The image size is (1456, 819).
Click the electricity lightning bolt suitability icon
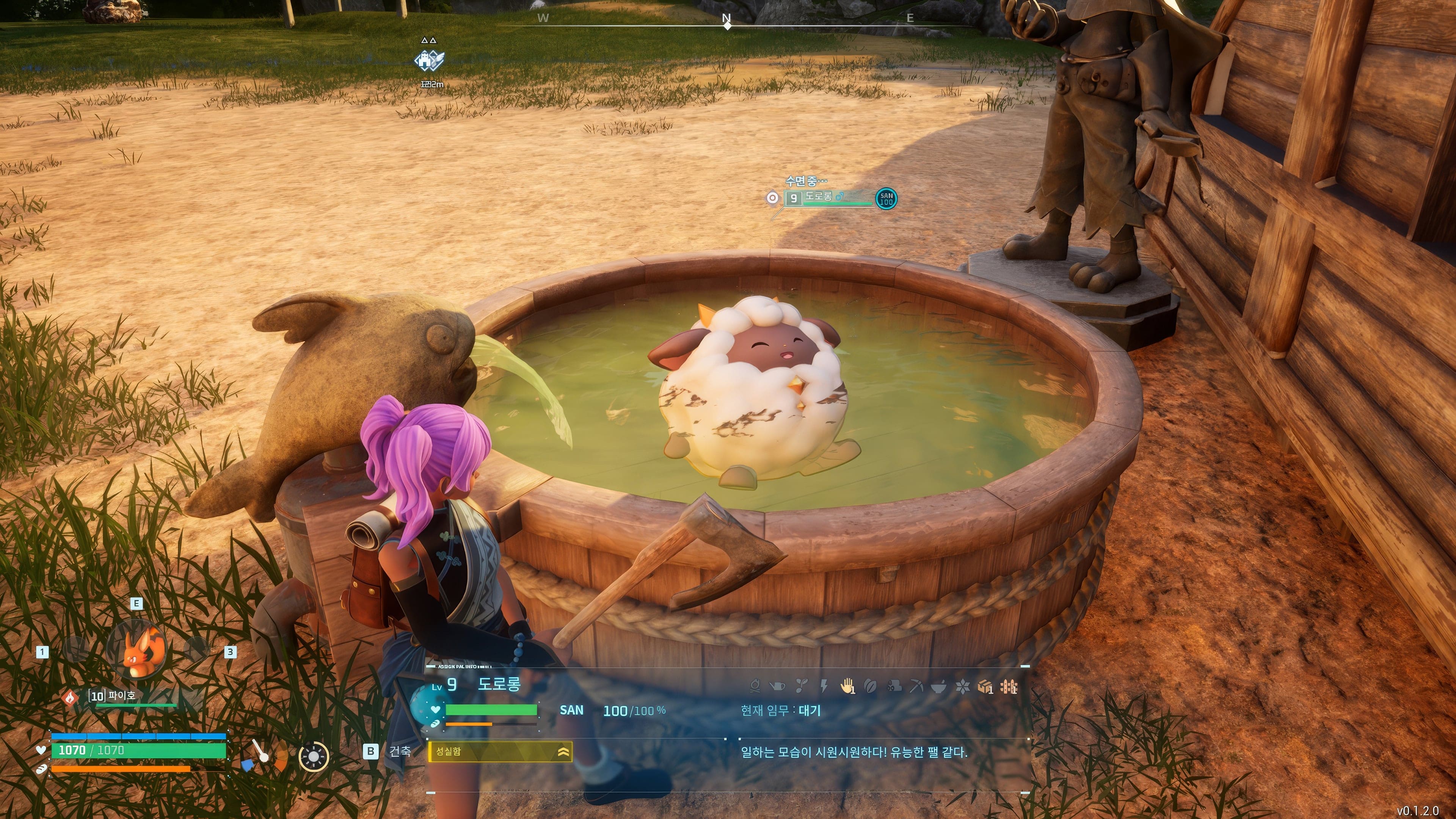[x=824, y=687]
